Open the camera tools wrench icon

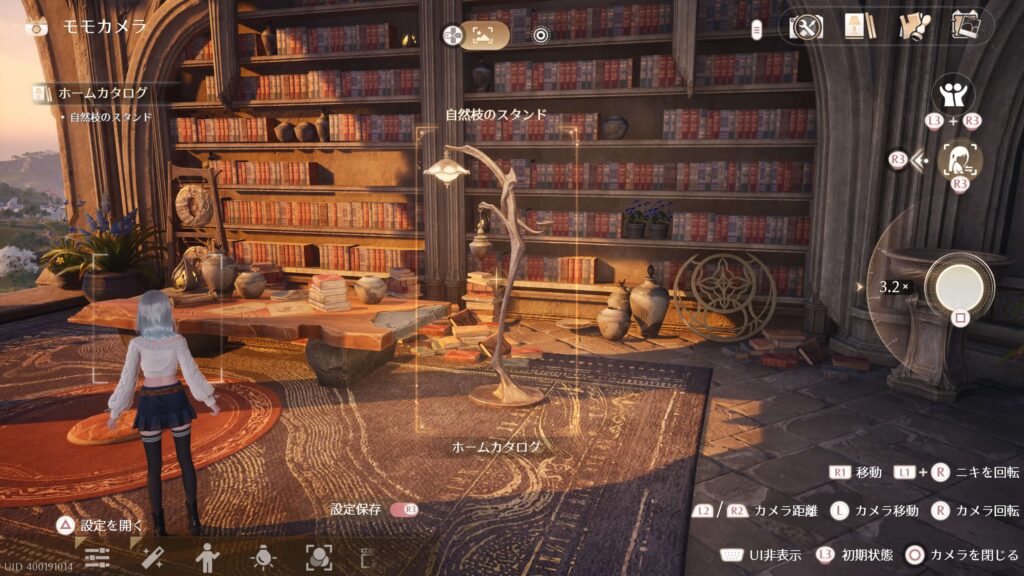pyautogui.click(x=805, y=27)
